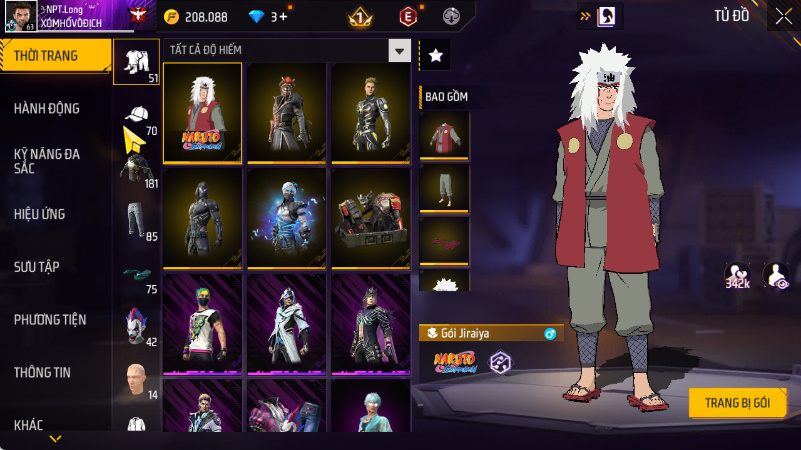Select the black spider suit bundle
This screenshot has width=801, height=450.
click(x=203, y=217)
